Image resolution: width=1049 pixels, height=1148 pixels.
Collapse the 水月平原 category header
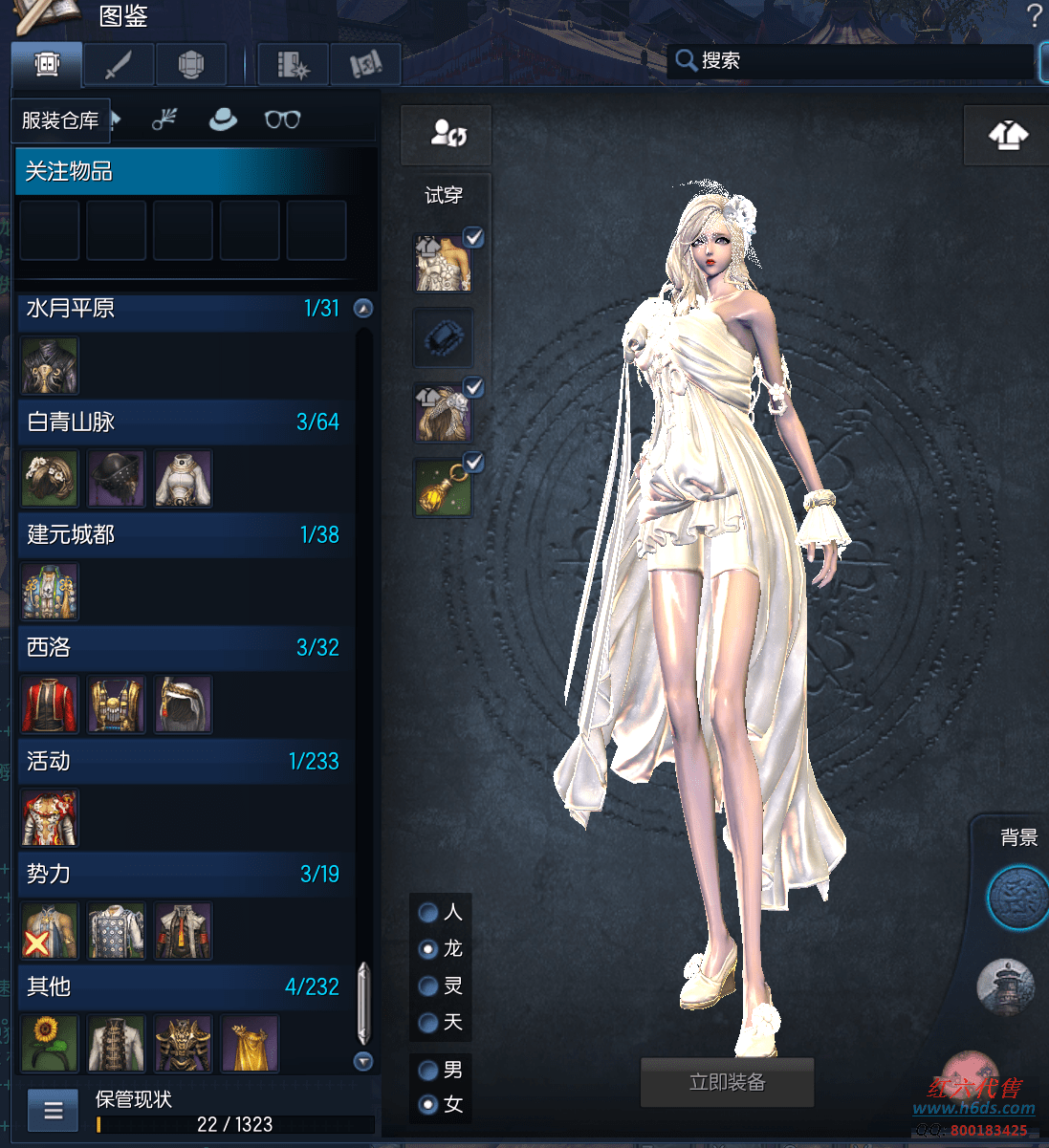pos(362,309)
